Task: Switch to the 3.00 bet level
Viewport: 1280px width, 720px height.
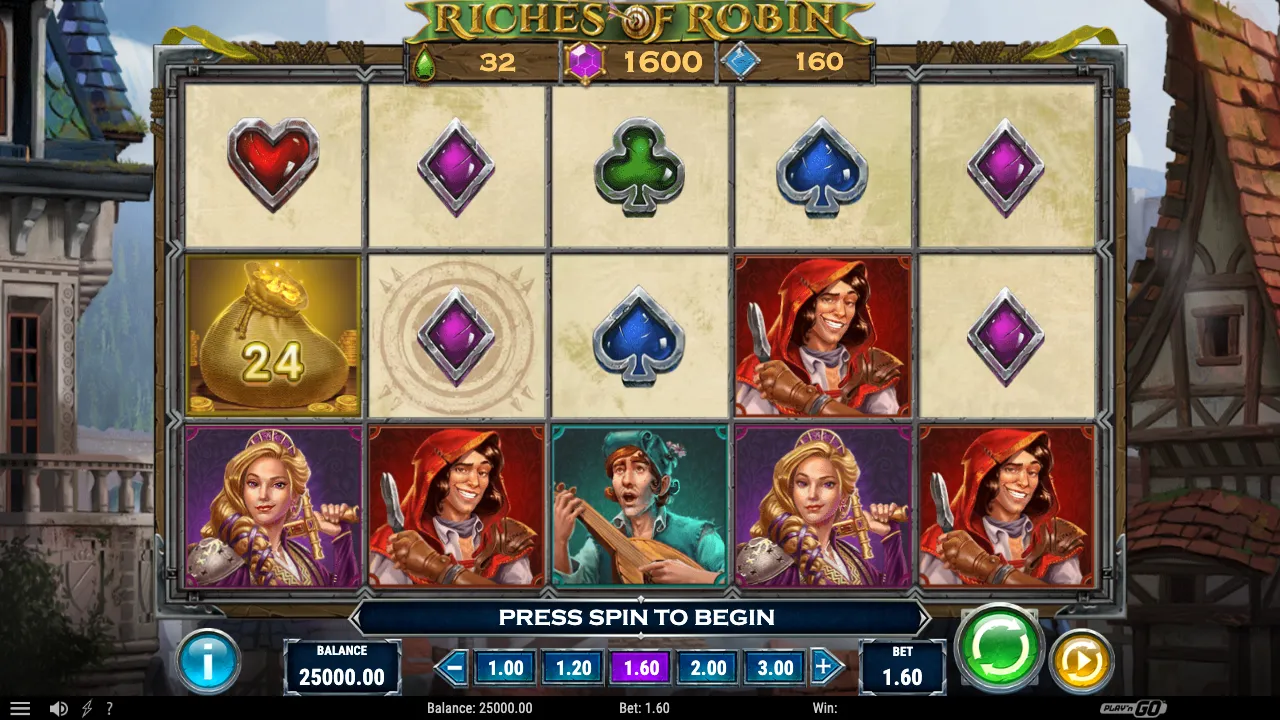Action: click(774, 667)
